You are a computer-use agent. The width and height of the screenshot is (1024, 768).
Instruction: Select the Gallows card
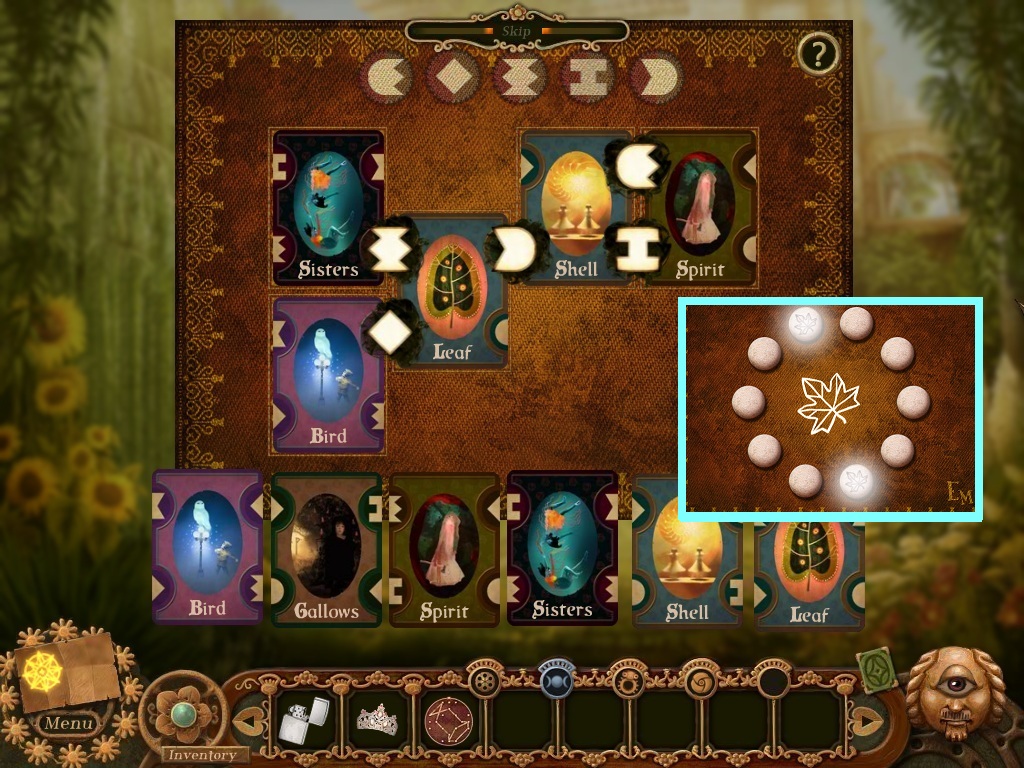point(326,550)
